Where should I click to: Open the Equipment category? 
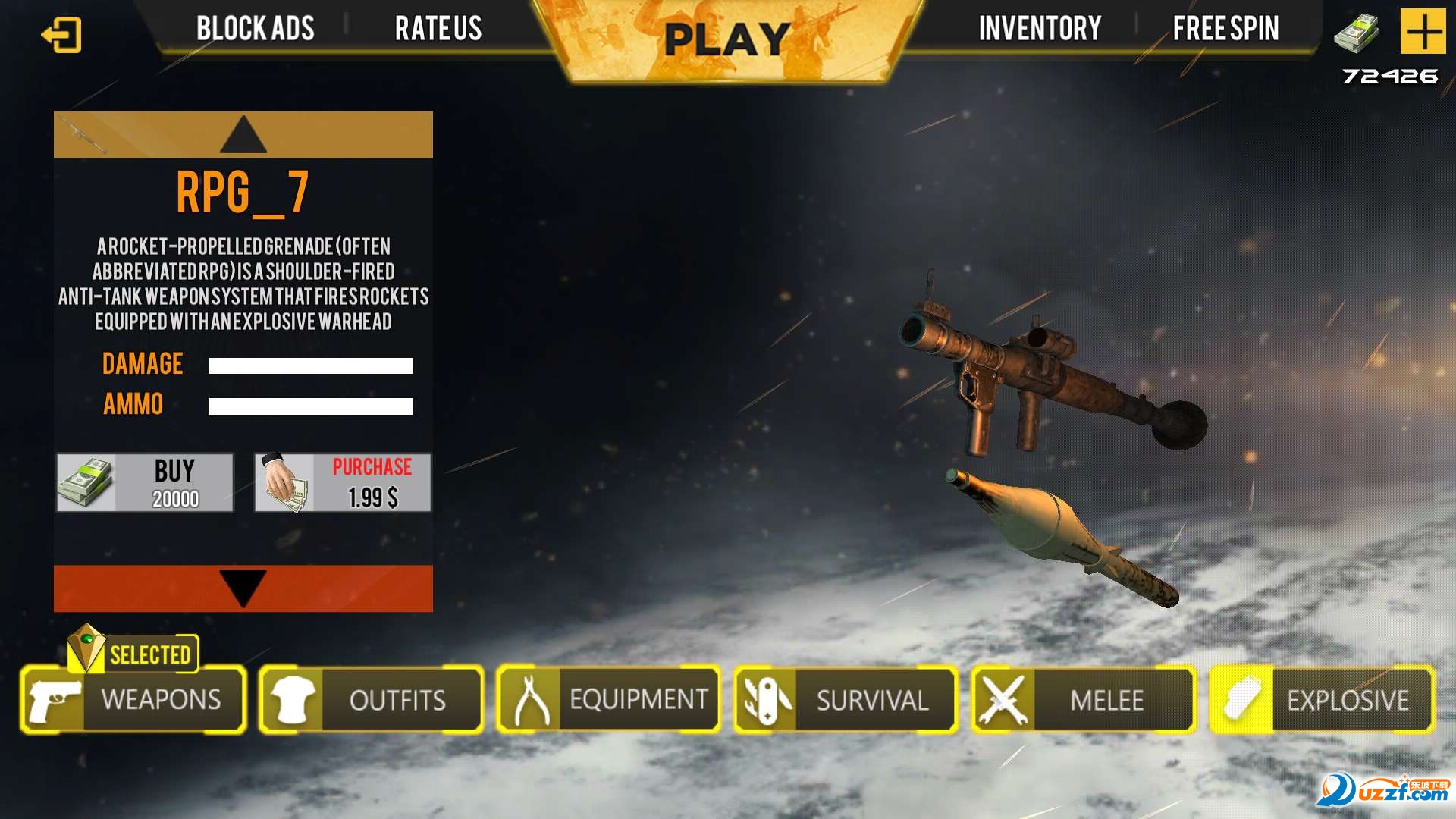(608, 699)
